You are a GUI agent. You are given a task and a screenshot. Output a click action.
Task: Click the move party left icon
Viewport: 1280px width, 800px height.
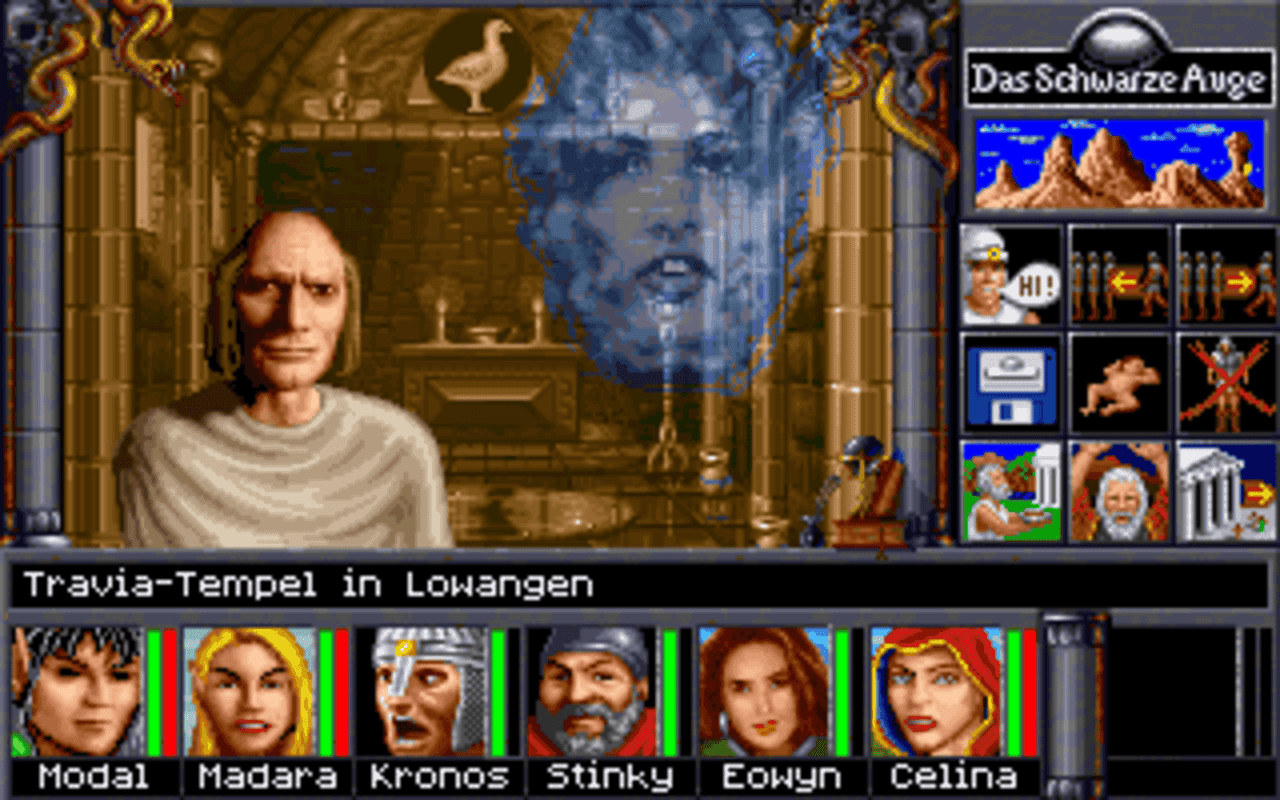(1117, 278)
